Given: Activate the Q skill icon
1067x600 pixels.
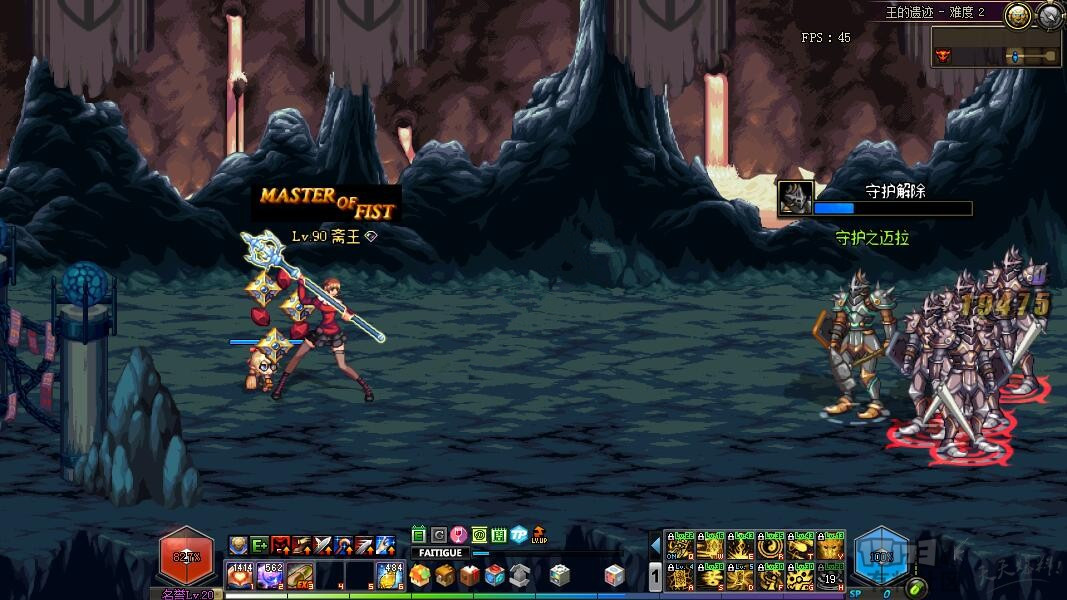Looking at the screenshot, I should (679, 548).
